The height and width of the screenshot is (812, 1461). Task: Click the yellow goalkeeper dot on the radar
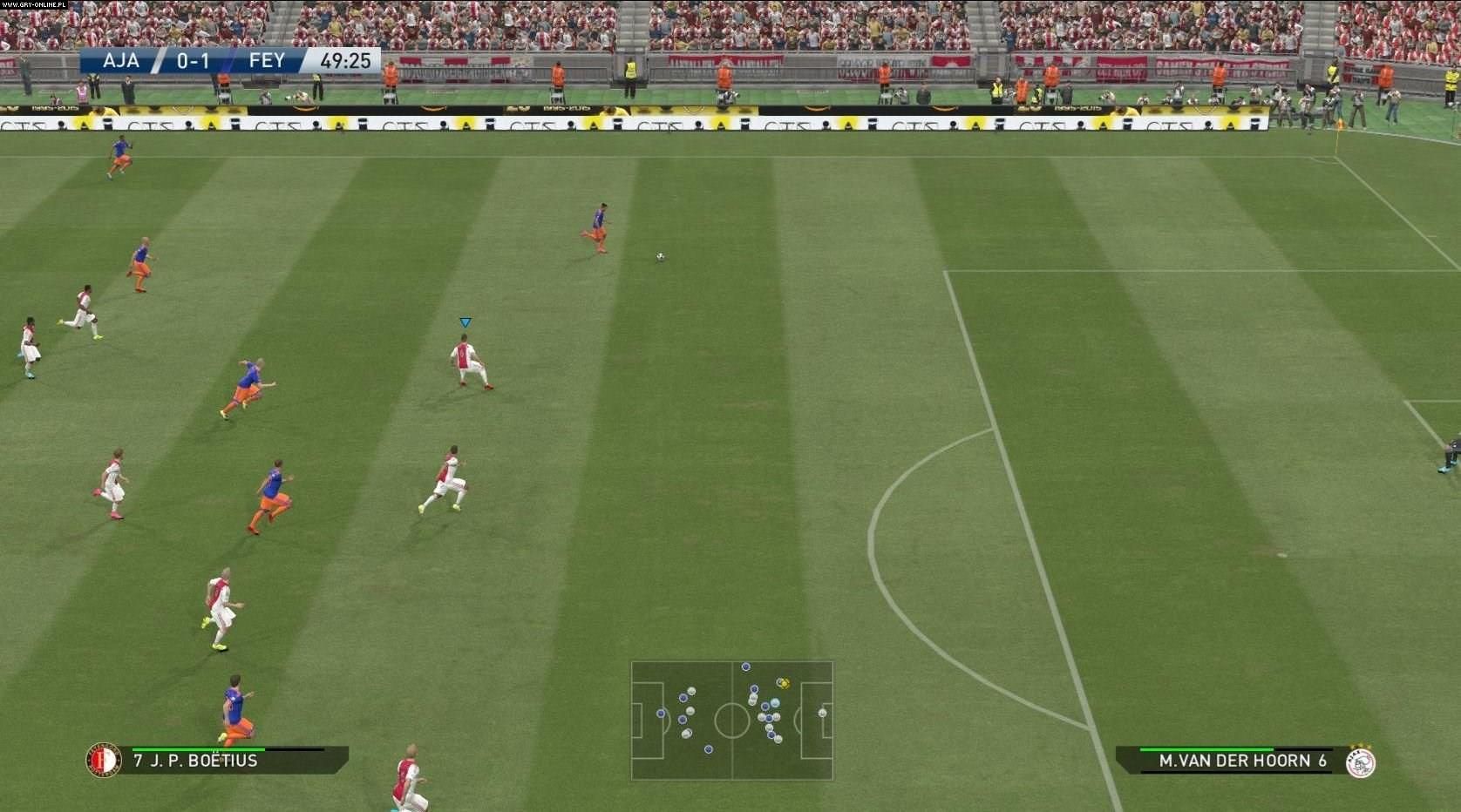coord(784,685)
